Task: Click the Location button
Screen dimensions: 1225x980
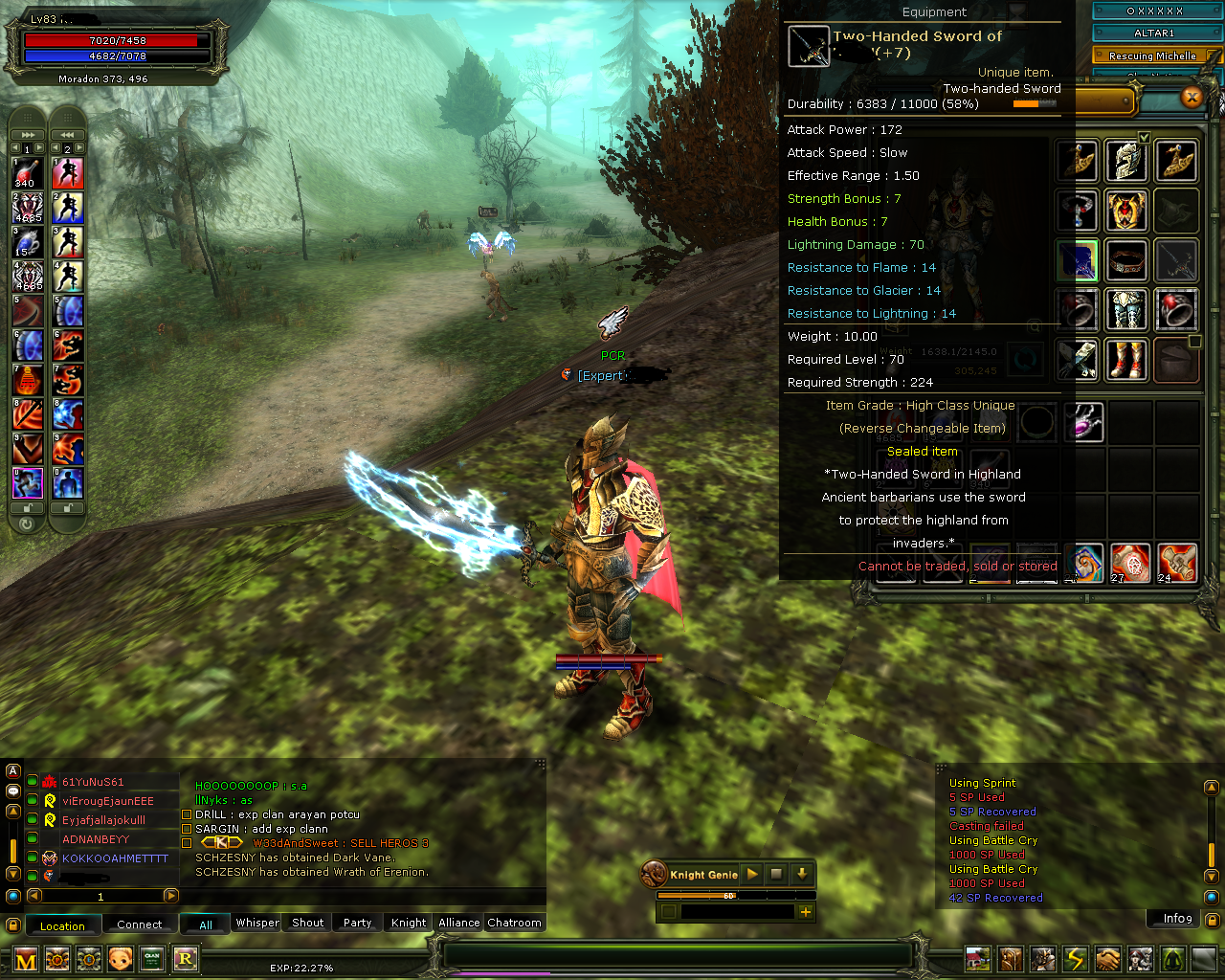Action: 63,925
